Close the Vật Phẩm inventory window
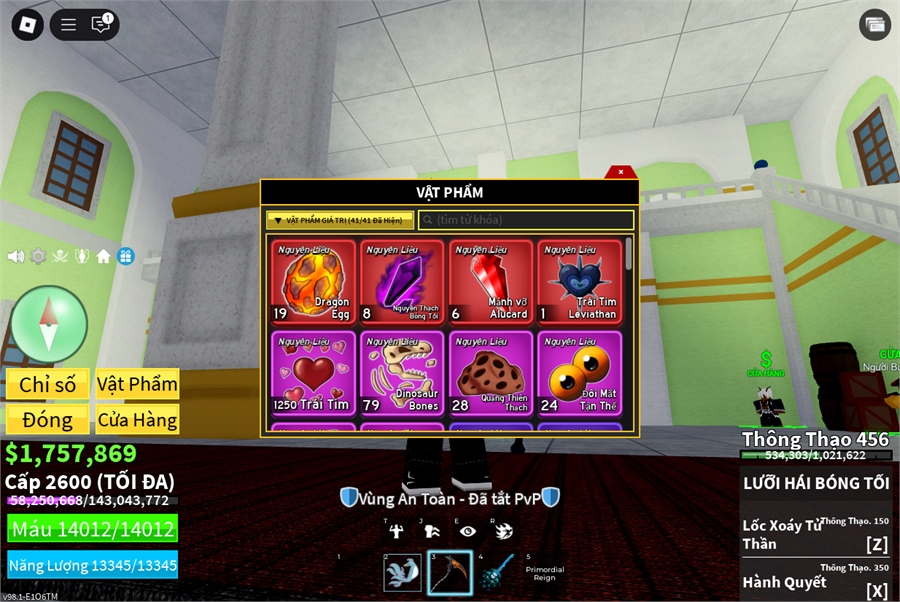 (621, 172)
